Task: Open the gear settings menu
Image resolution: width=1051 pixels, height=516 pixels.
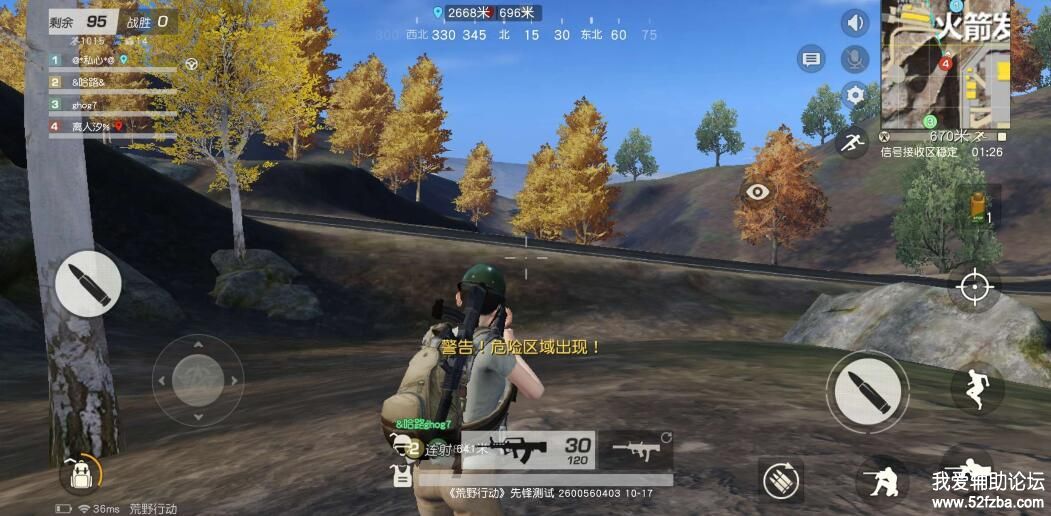Action: (x=855, y=96)
